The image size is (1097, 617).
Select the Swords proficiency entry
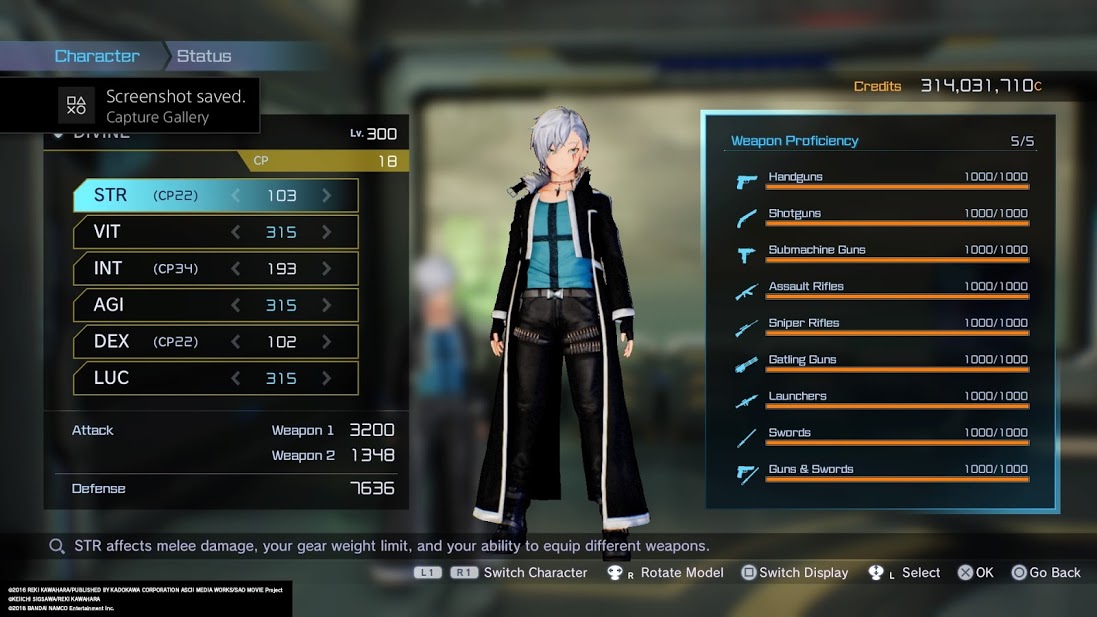click(881, 436)
